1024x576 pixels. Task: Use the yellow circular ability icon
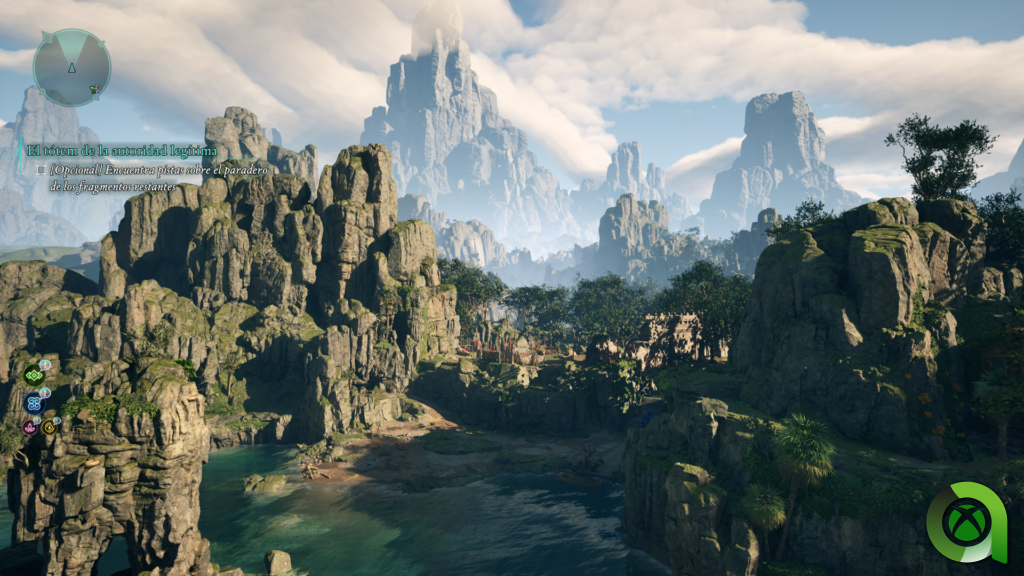coord(48,427)
